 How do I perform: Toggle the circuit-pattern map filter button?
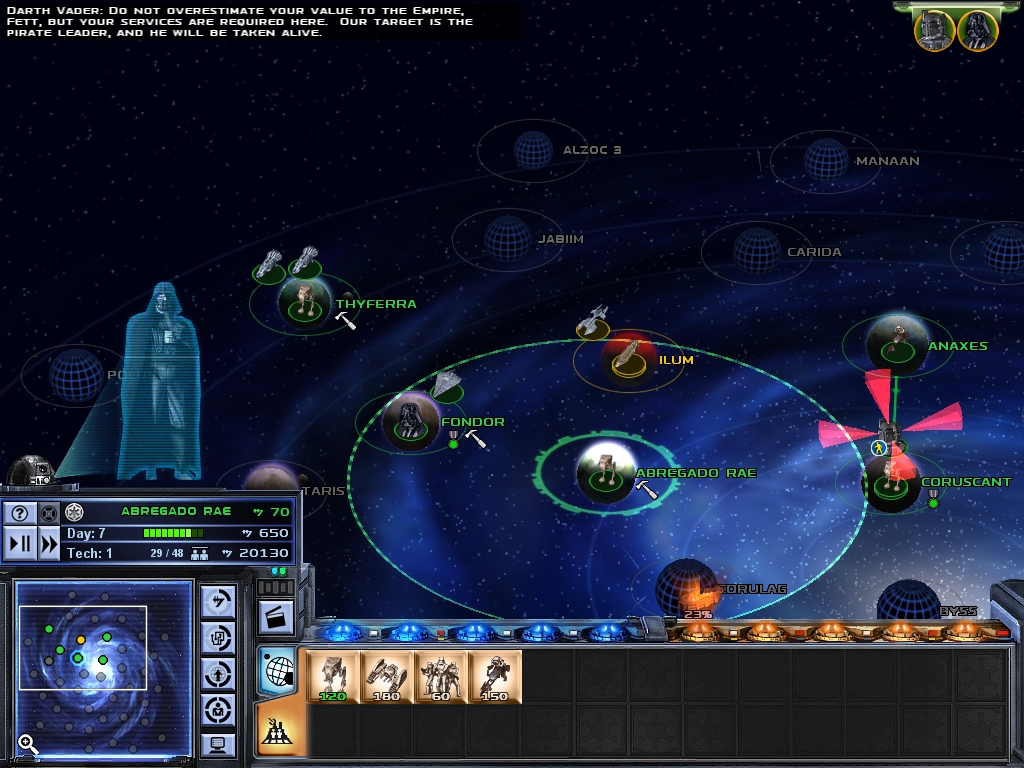(x=219, y=637)
